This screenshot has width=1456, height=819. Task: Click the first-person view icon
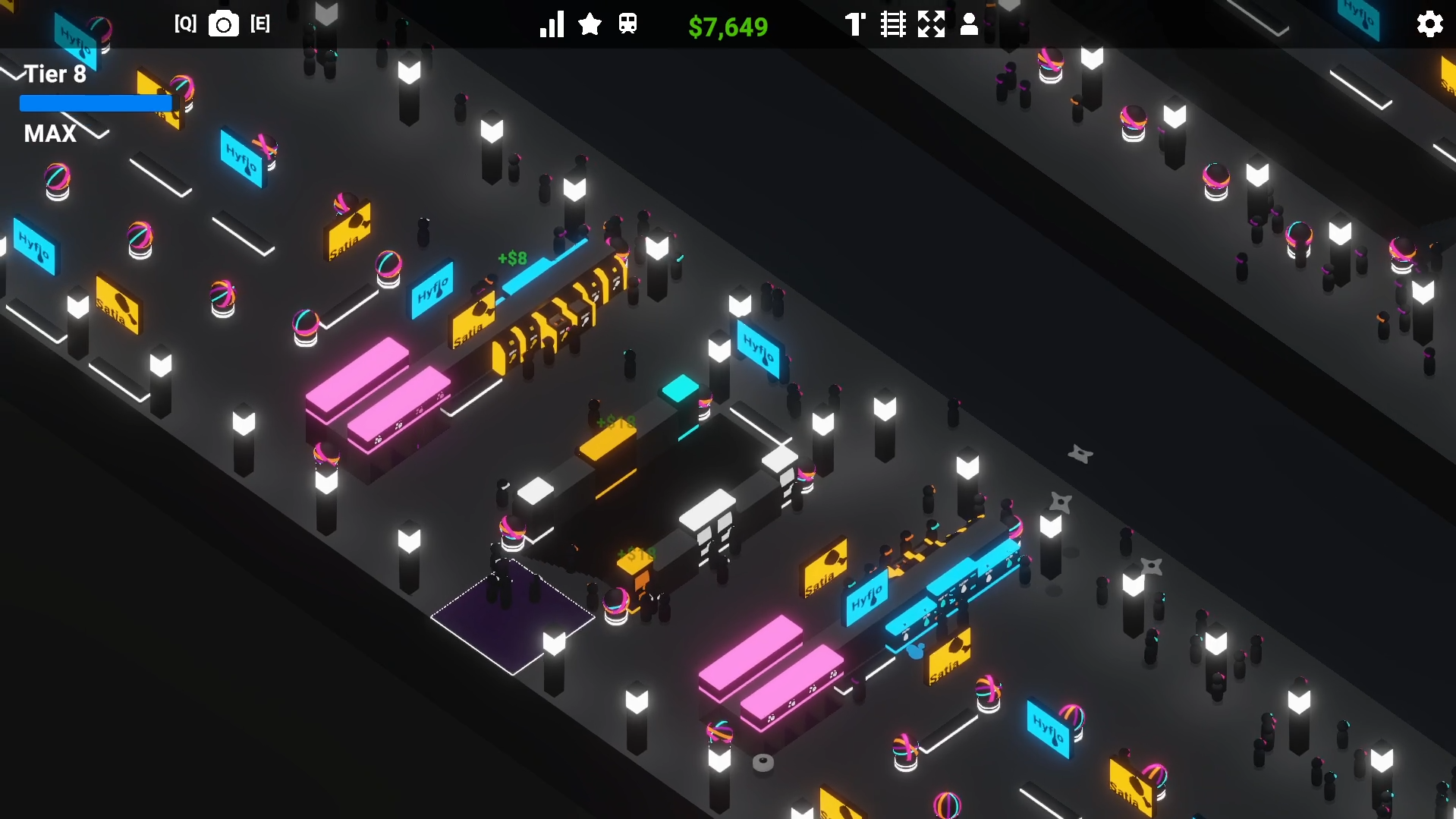pos(855,24)
